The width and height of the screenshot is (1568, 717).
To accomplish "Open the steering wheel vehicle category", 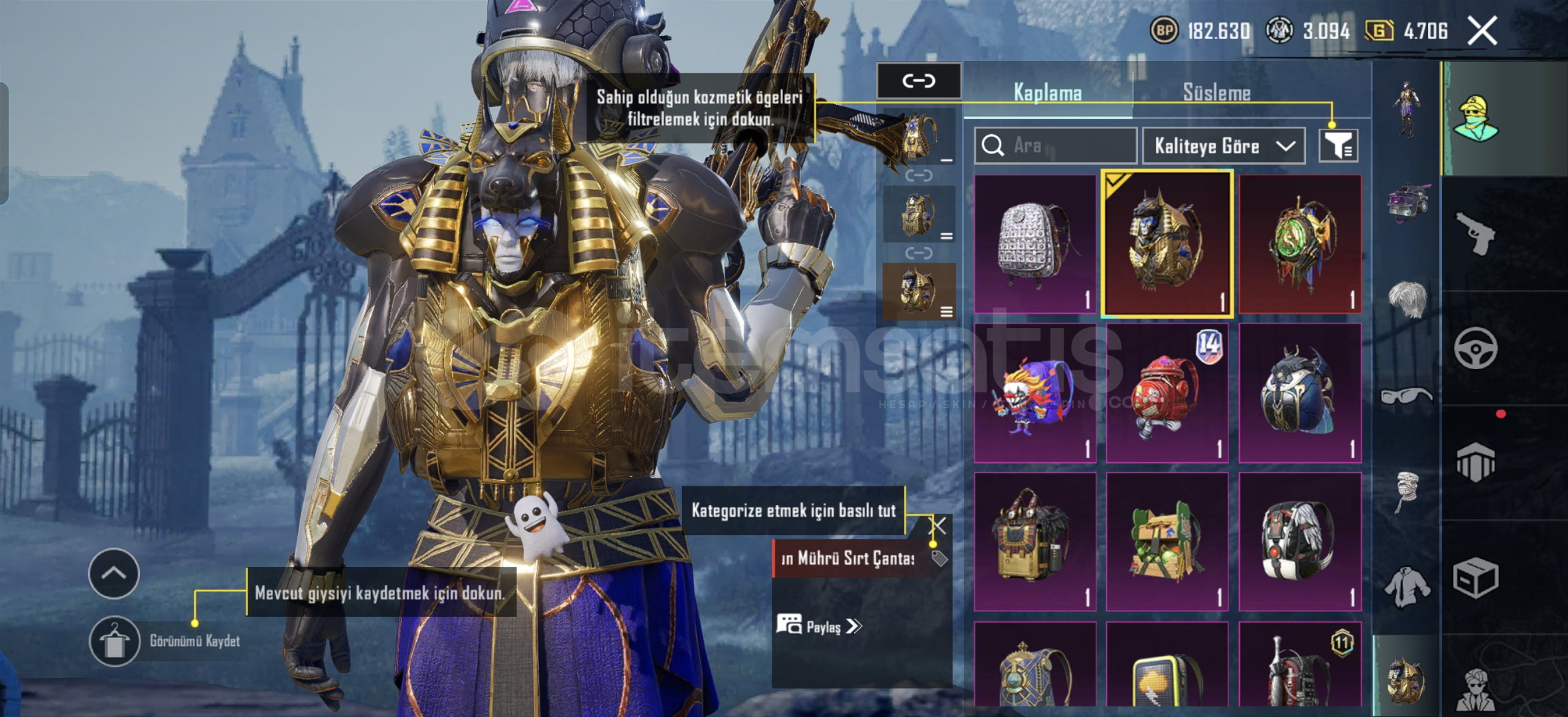I will [1475, 348].
